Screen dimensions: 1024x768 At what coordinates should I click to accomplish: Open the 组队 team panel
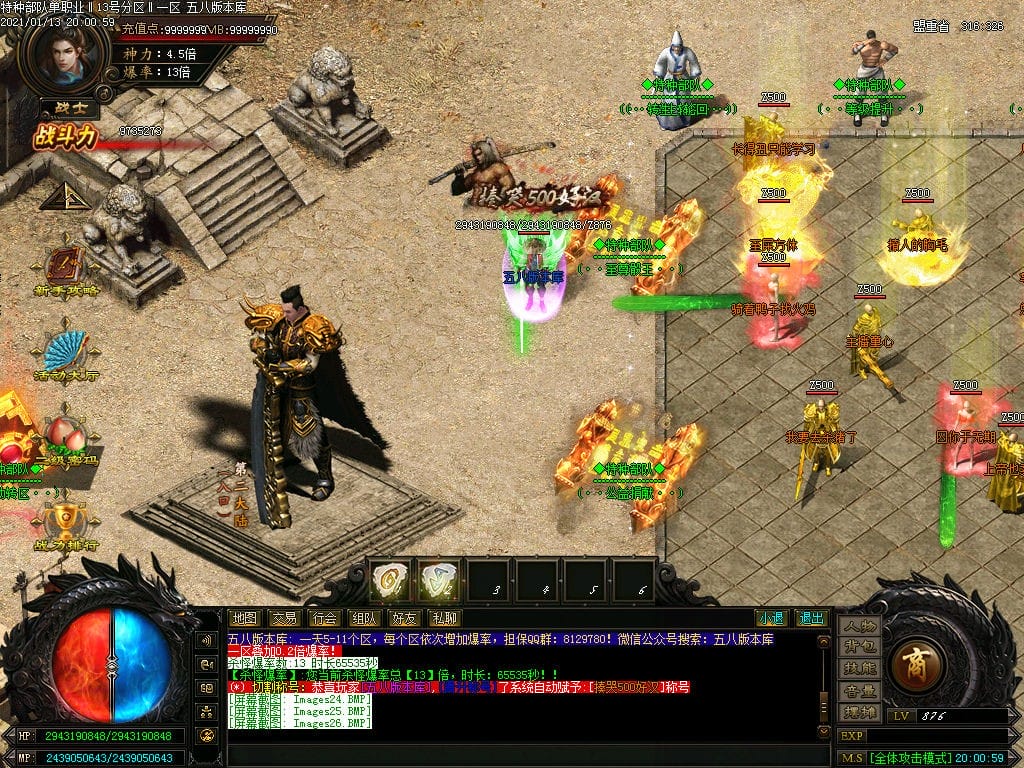tap(364, 618)
